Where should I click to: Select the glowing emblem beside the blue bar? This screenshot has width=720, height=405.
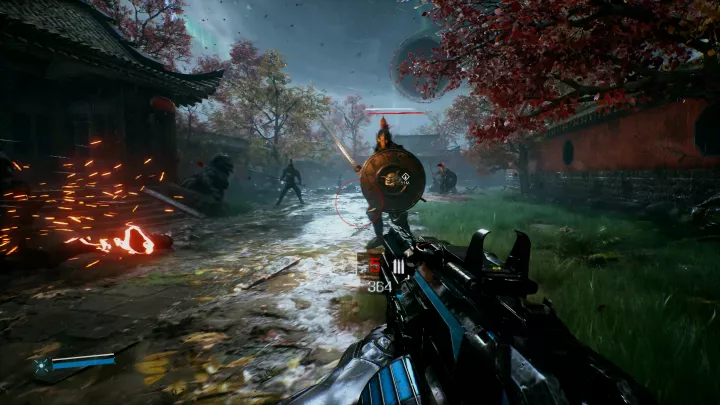click(x=43, y=367)
